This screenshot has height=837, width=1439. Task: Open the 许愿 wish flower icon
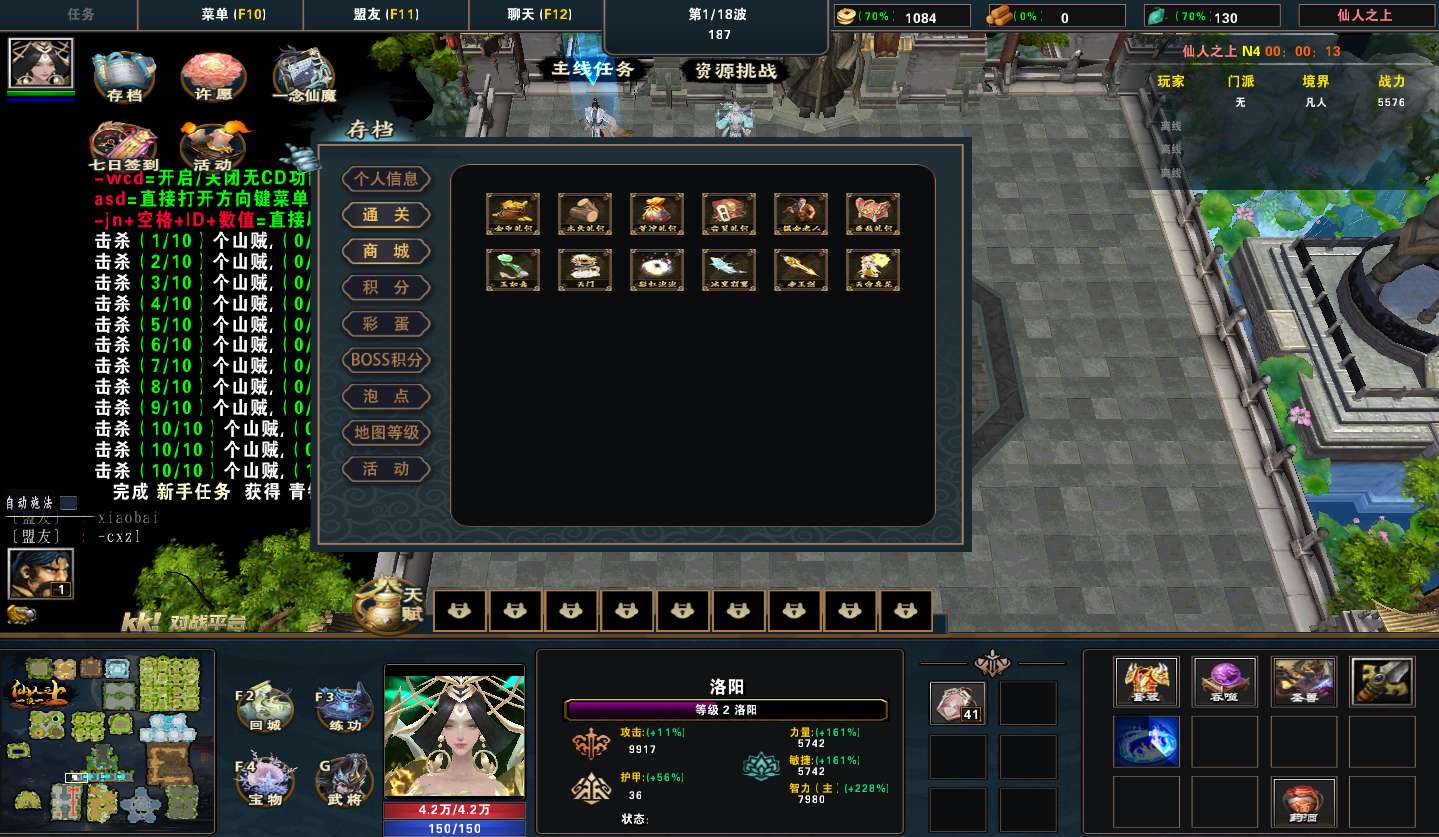coord(213,75)
